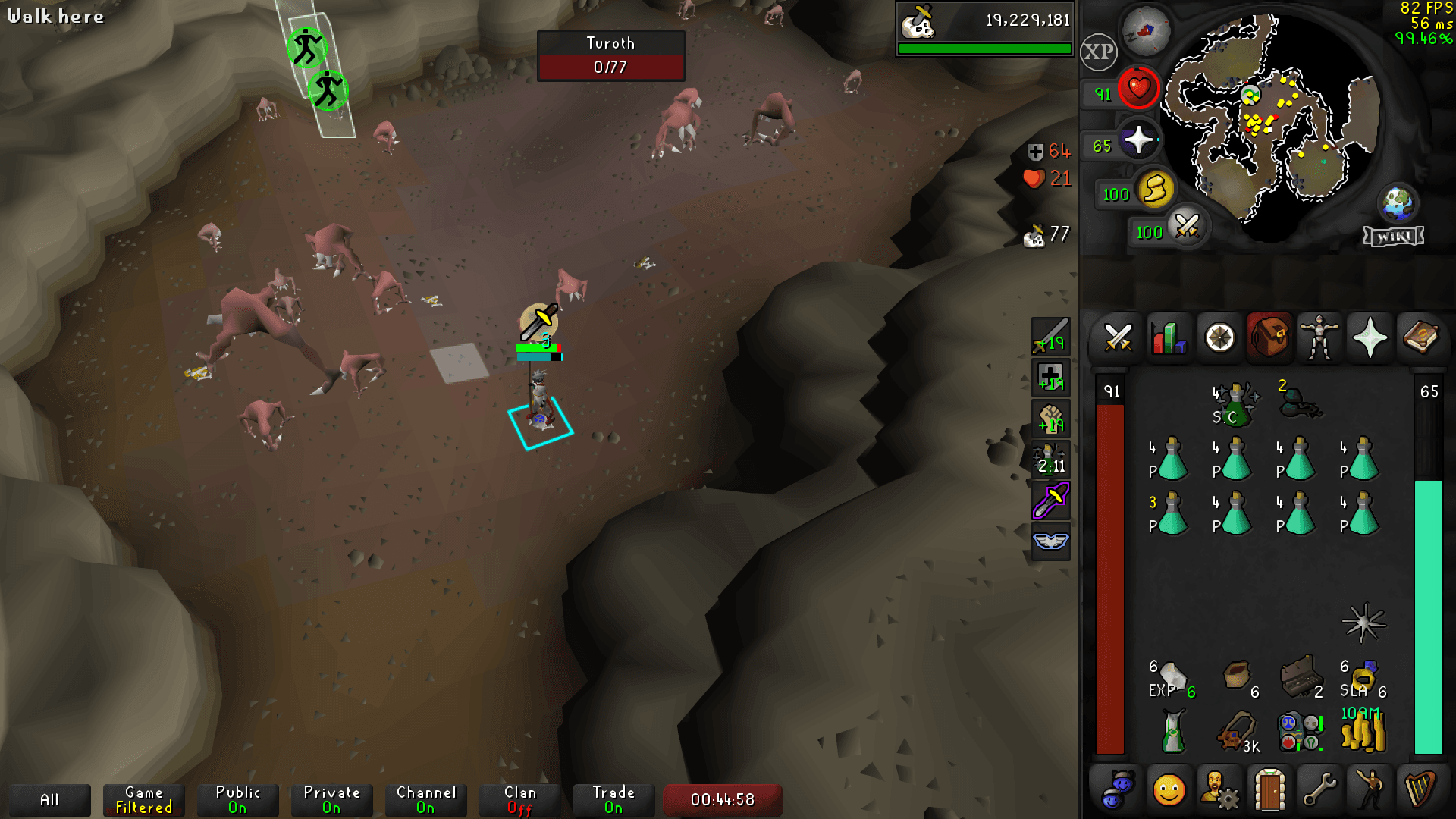Click the 00:44:58 stopwatch timer

coord(722,799)
